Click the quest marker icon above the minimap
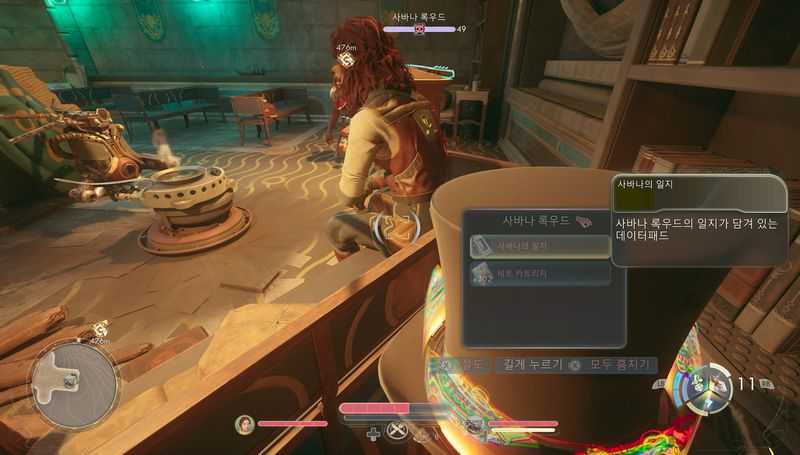Viewport: 800px width, 455px height. pos(101,328)
